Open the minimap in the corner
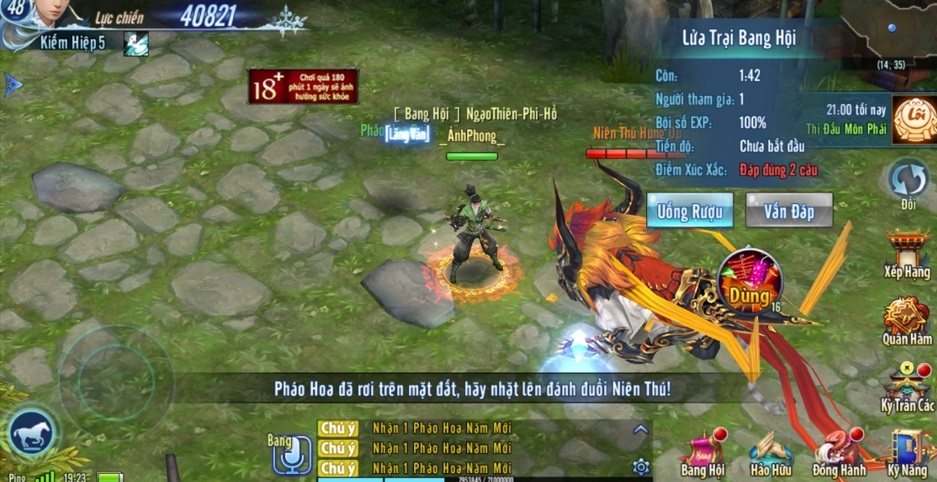This screenshot has height=482, width=937. (889, 32)
